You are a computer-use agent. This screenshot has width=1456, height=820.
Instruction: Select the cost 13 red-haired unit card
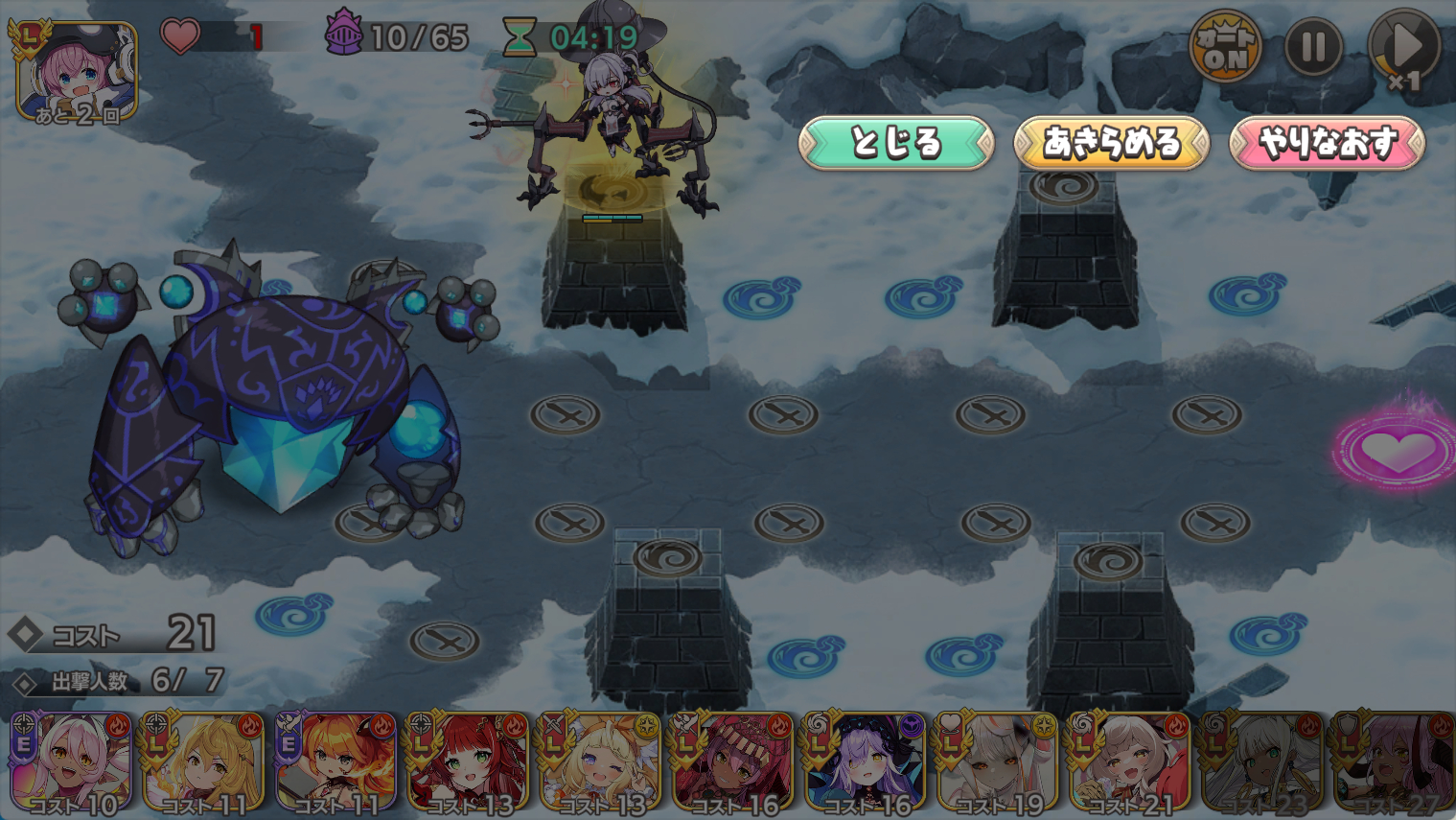(468, 764)
